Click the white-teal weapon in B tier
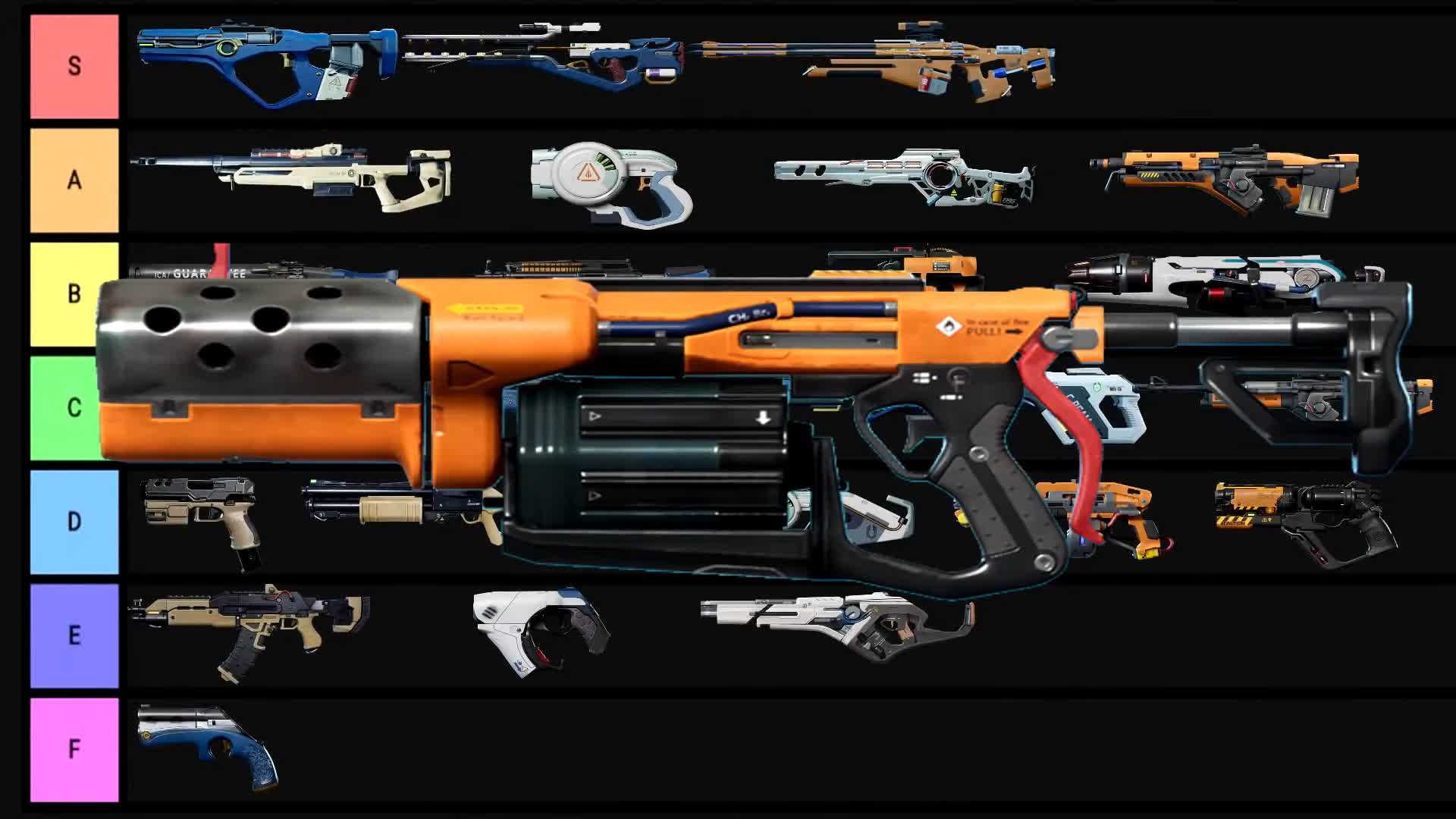The width and height of the screenshot is (1456, 819). (x=1221, y=273)
